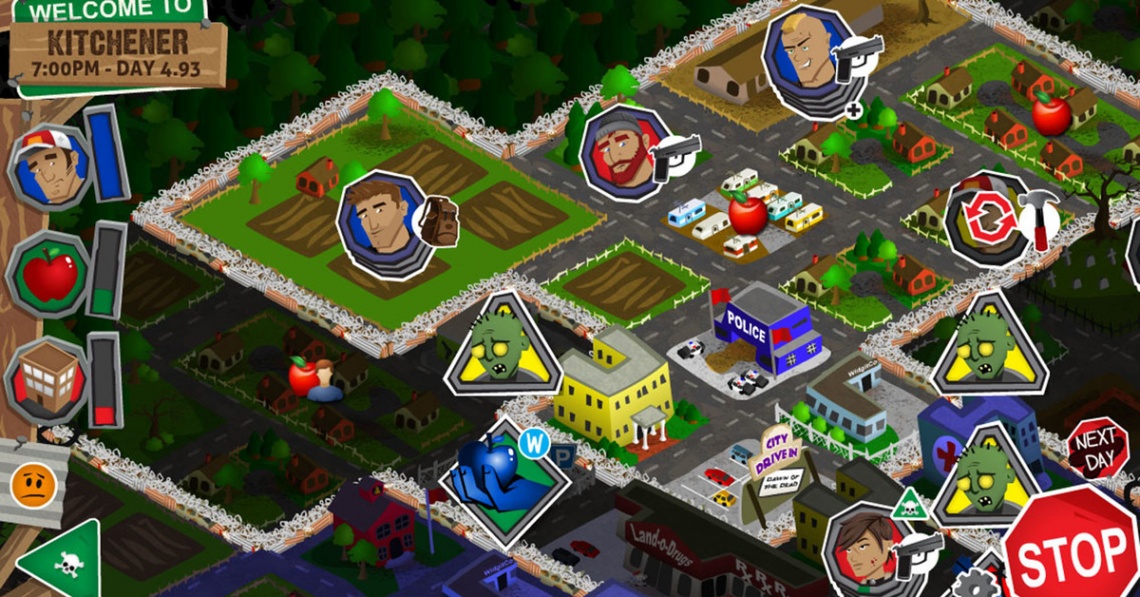Screen dimensions: 1140x597
Task: Select the survivor marker with backpack
Action: pyautogui.click(x=385, y=224)
